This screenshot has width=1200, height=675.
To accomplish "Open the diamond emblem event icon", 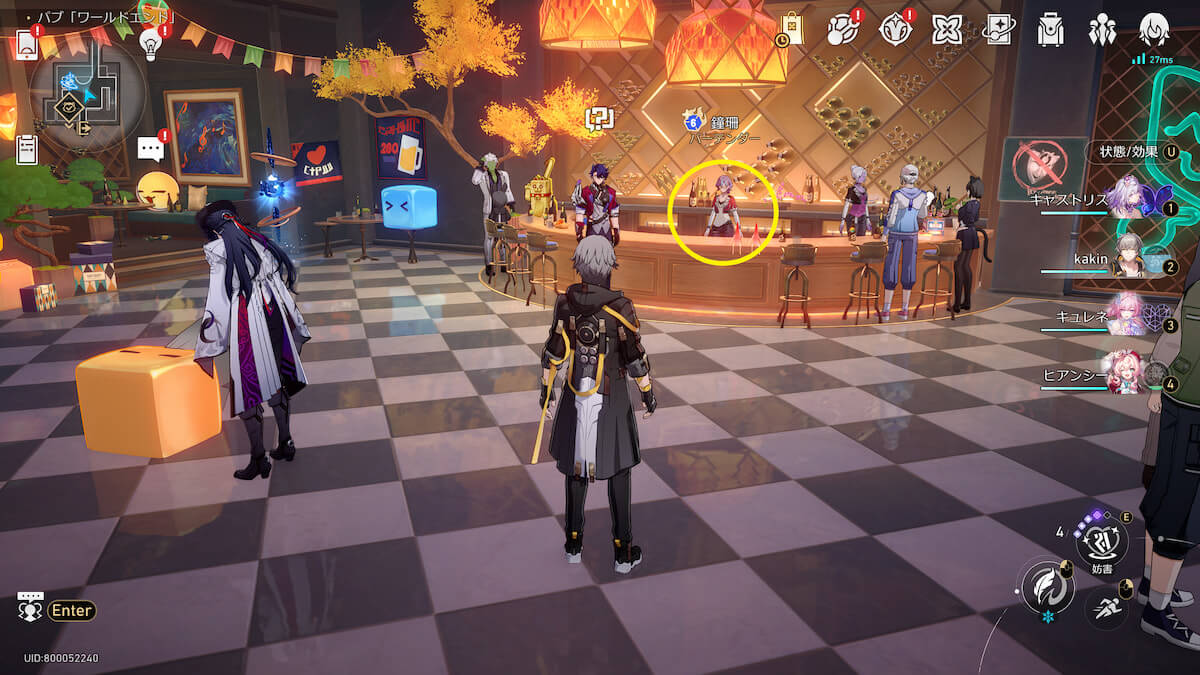I will pyautogui.click(x=895, y=30).
